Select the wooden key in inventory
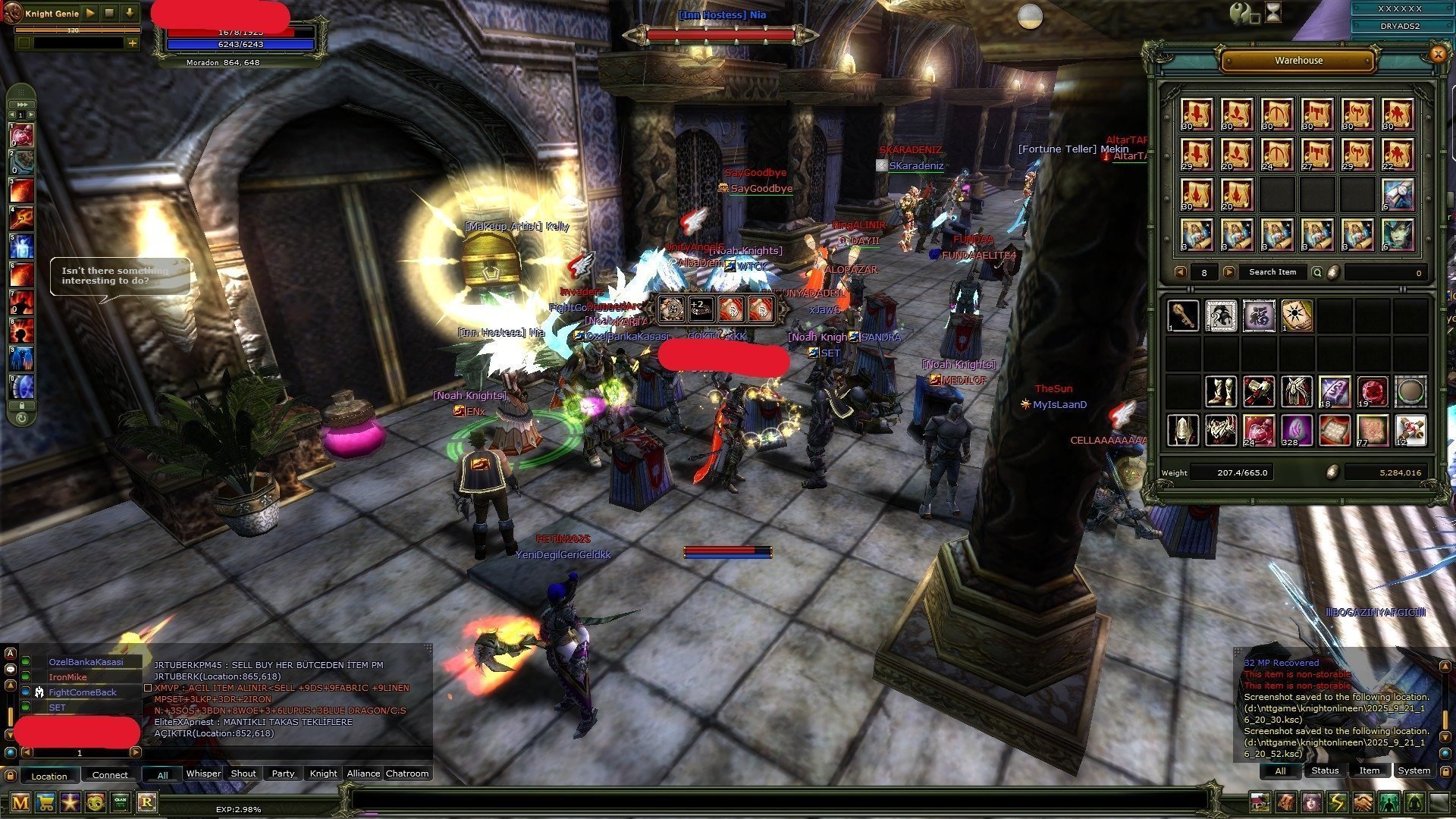The width and height of the screenshot is (1456, 819). coord(1182,315)
